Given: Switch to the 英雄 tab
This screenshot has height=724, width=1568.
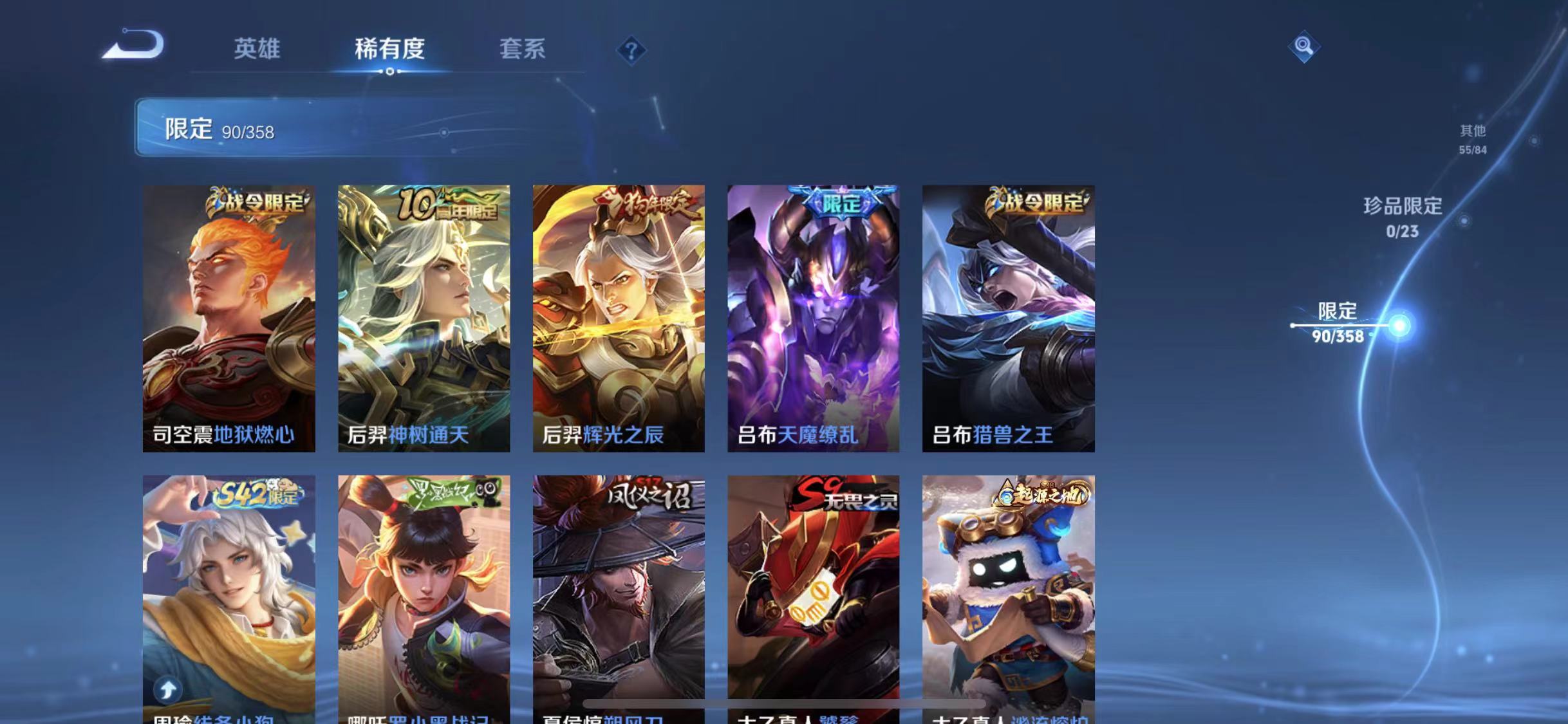Looking at the screenshot, I should pos(258,49).
